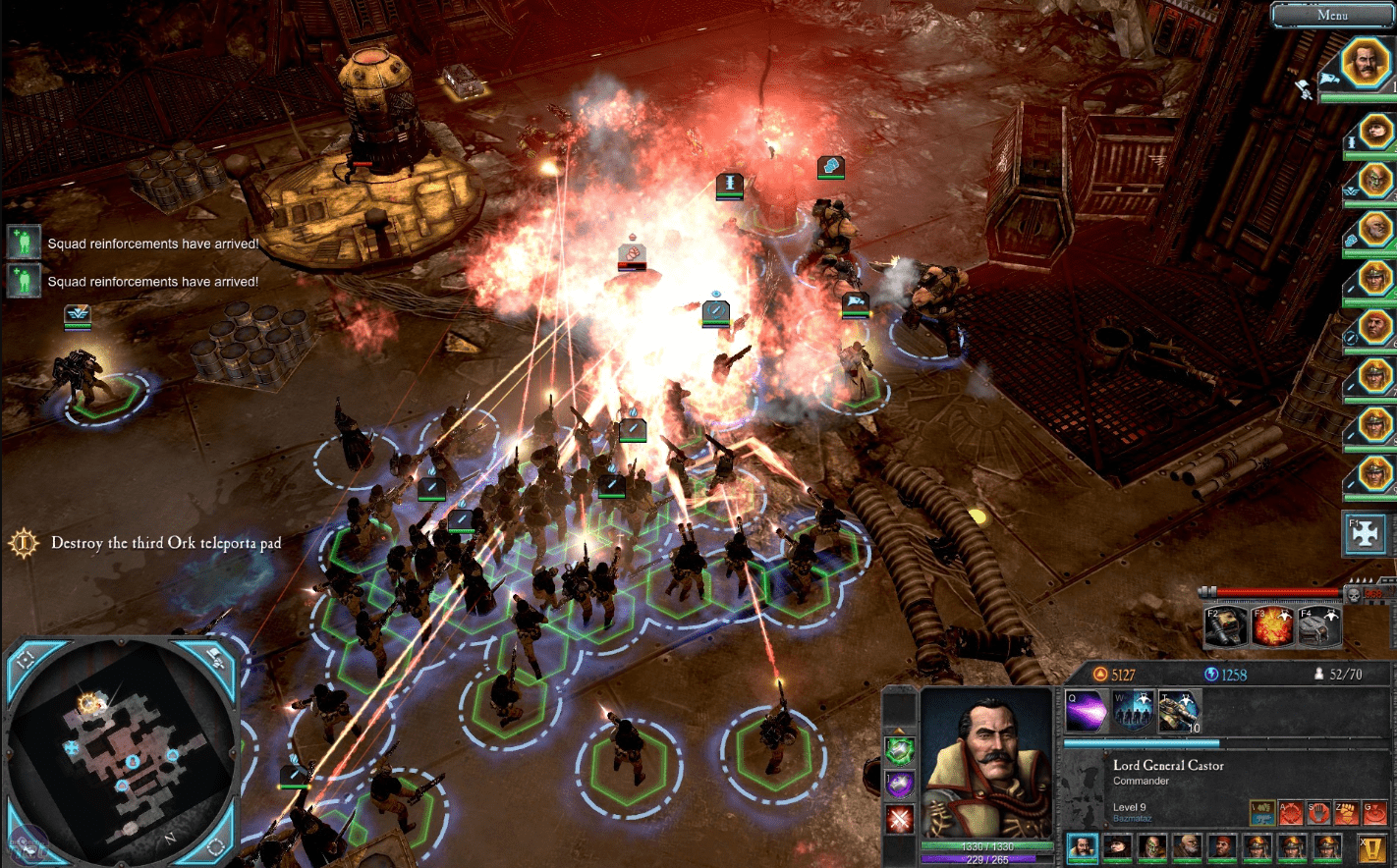
Task: Enable the S hold-position stance
Action: click(x=1319, y=812)
